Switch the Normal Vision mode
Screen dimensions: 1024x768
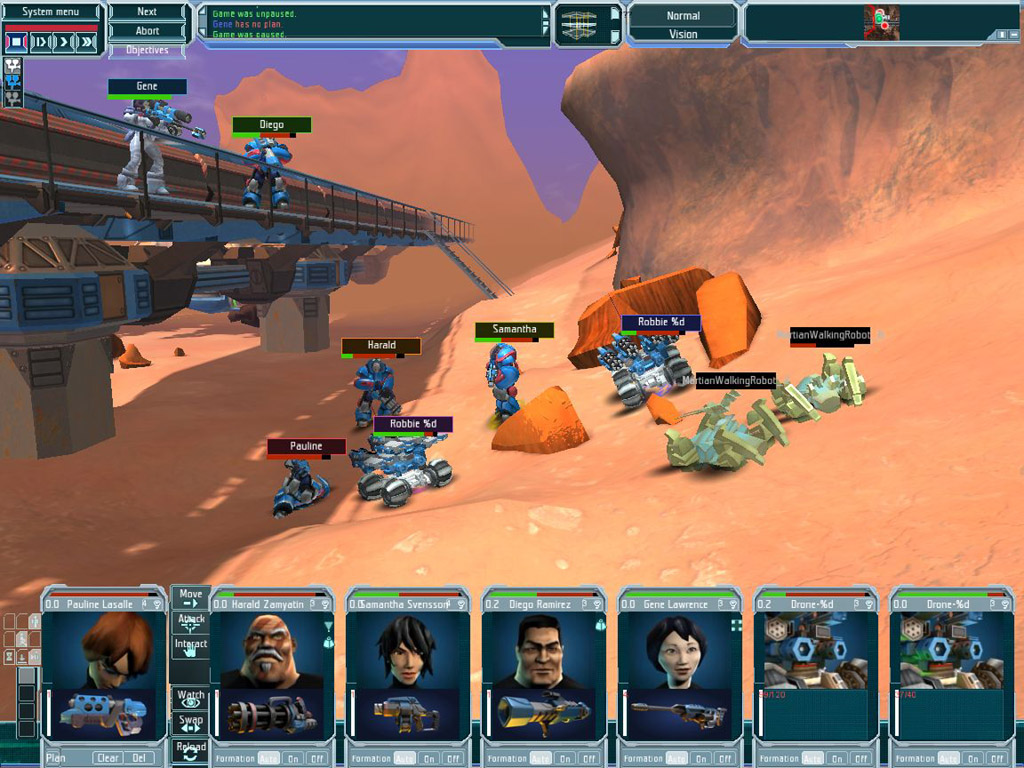coord(683,25)
